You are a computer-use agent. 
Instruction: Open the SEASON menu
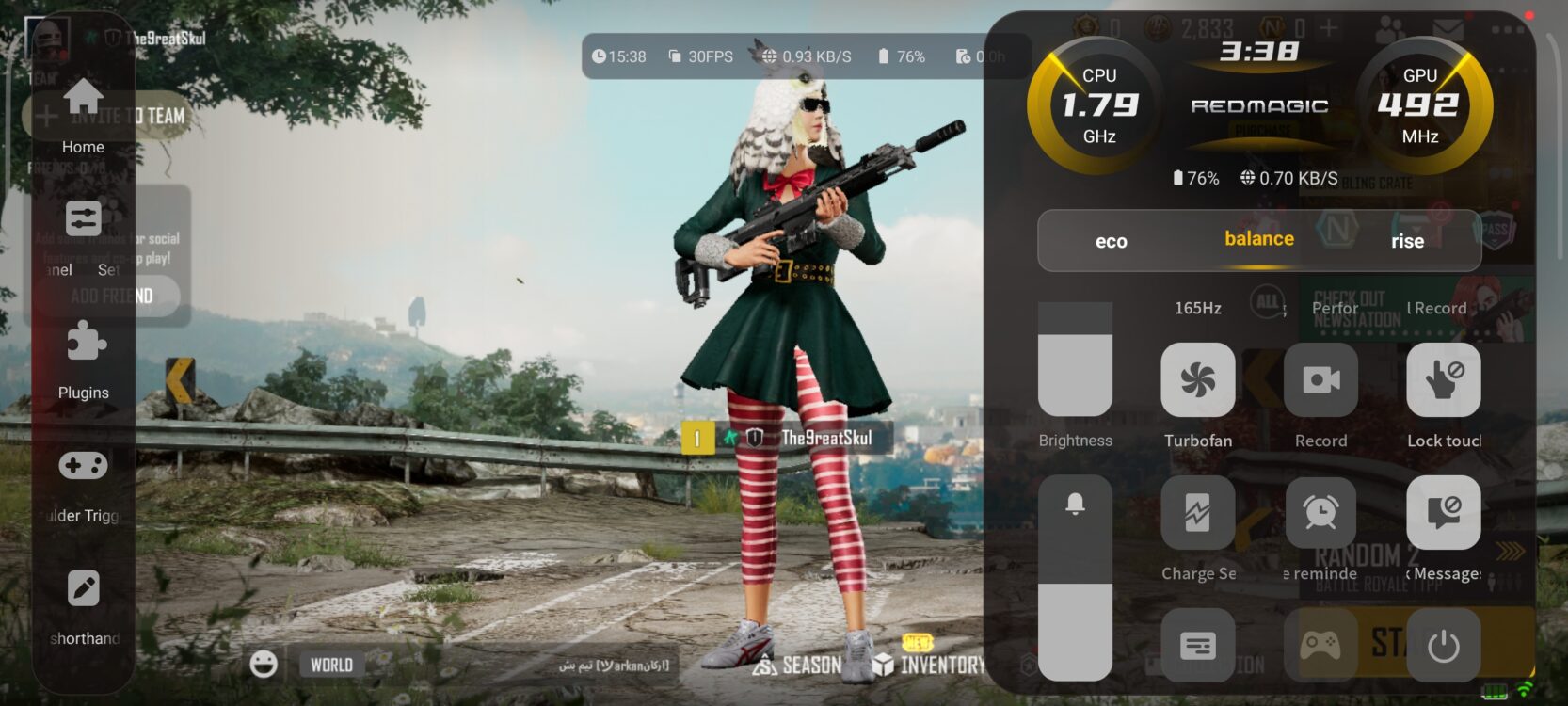pos(799,665)
